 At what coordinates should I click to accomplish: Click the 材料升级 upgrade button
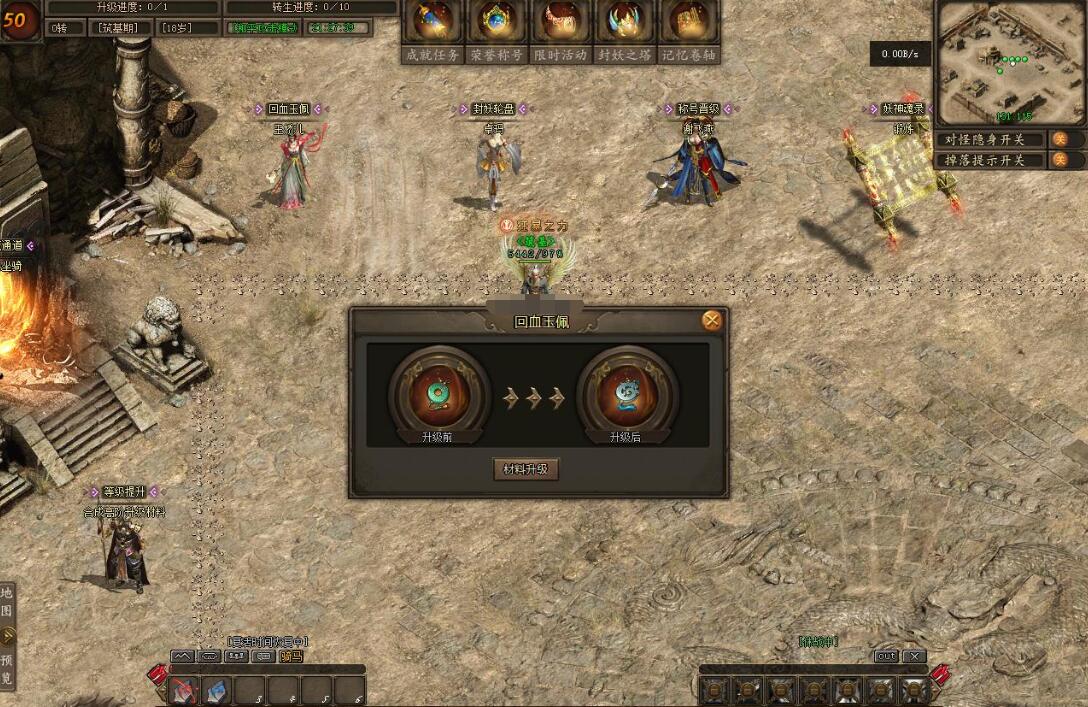526,469
